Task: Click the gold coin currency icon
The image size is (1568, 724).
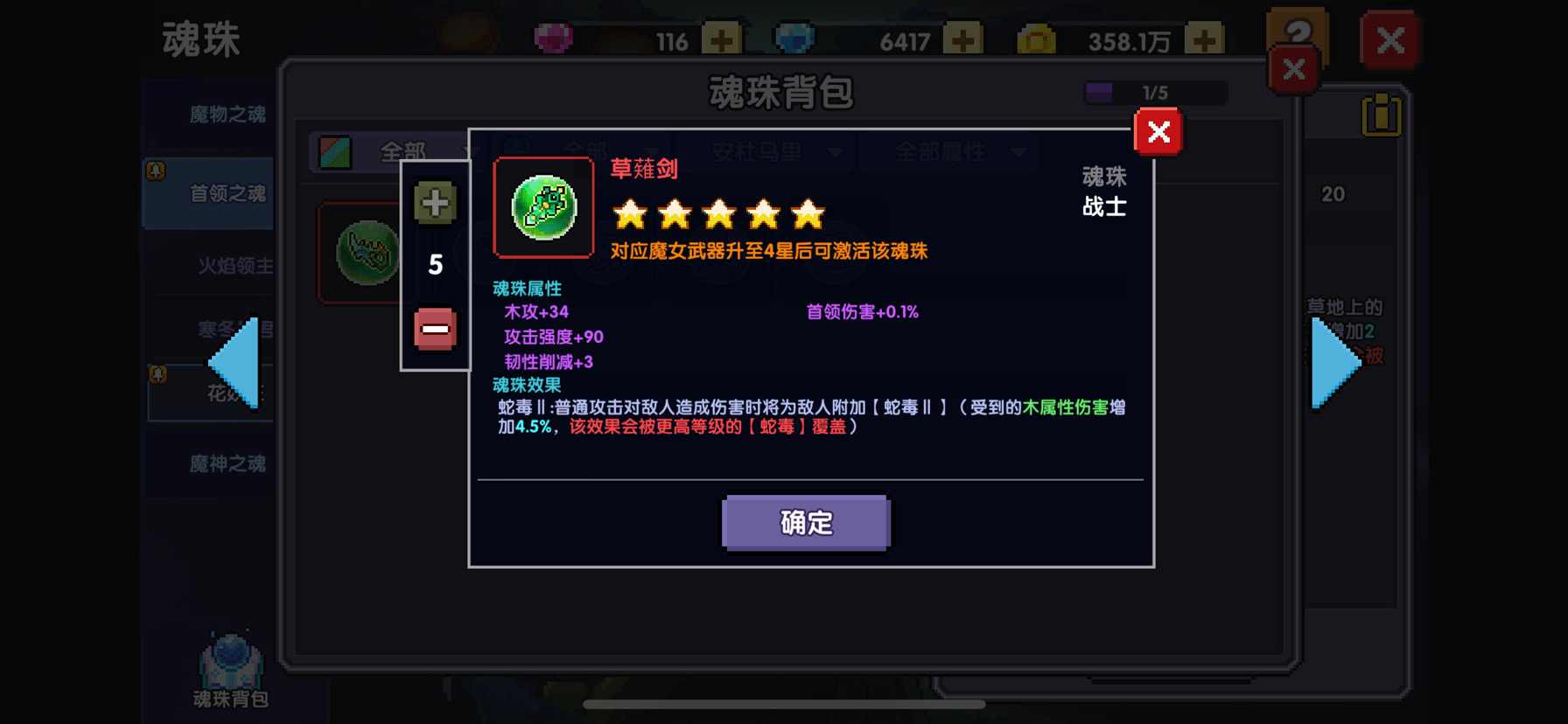Action: click(1038, 38)
